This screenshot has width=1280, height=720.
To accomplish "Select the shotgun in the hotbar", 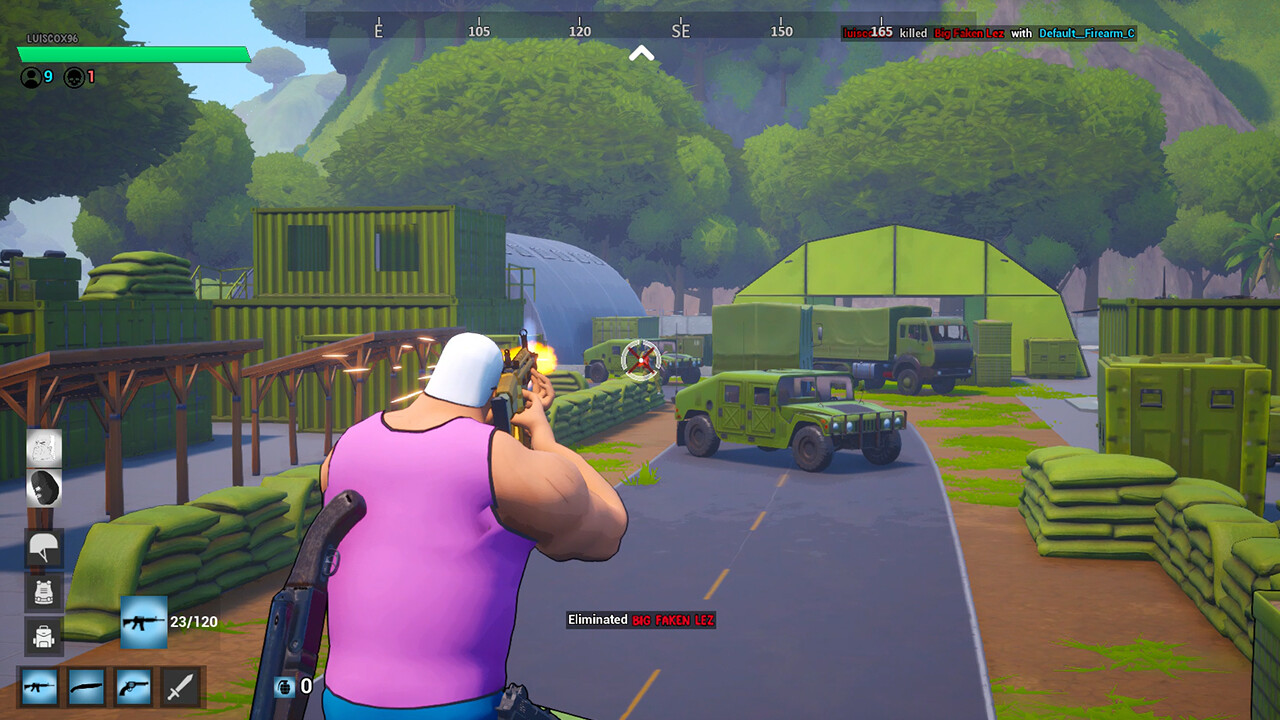I will (x=86, y=687).
